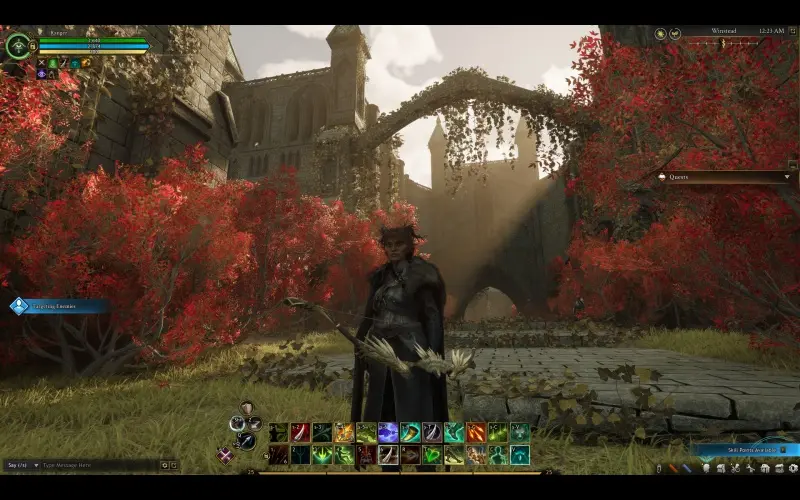Viewport: 800px width, 500px height.
Task: Open the Skill Points Available notification
Action: (742, 451)
